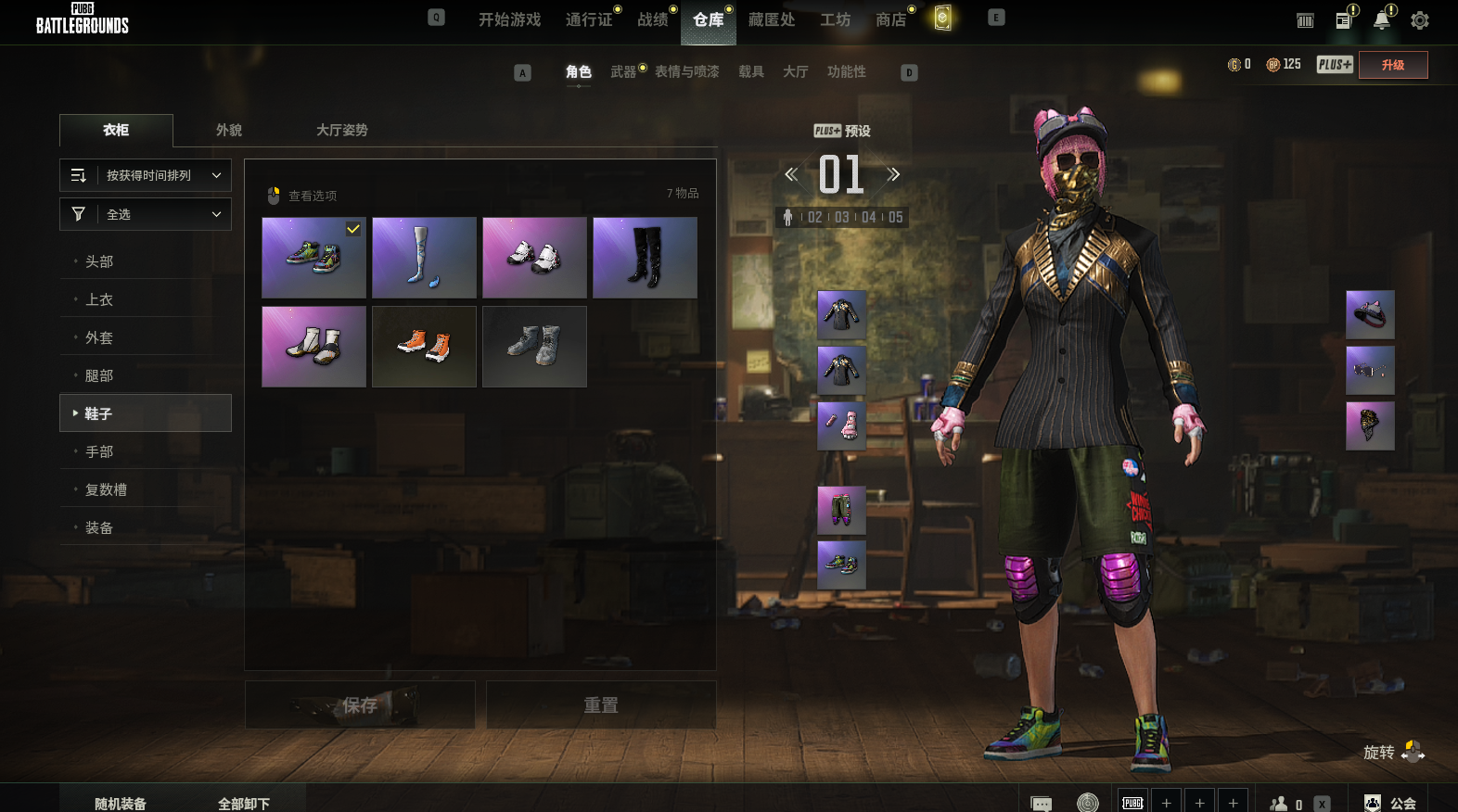Viewport: 1458px width, 812px height.
Task: Go to the next preset arrow
Action: (893, 174)
